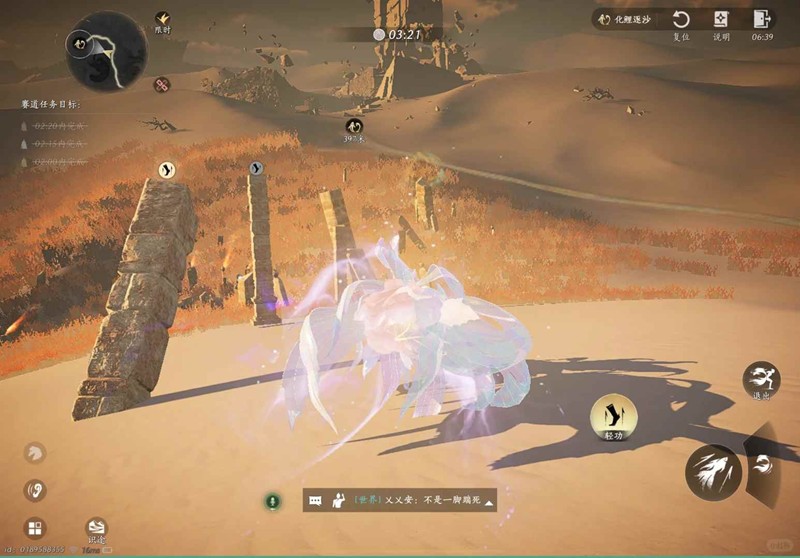Screen dimensions: 800x558
Task: Leave via the exit door icon
Action: coord(762,20)
